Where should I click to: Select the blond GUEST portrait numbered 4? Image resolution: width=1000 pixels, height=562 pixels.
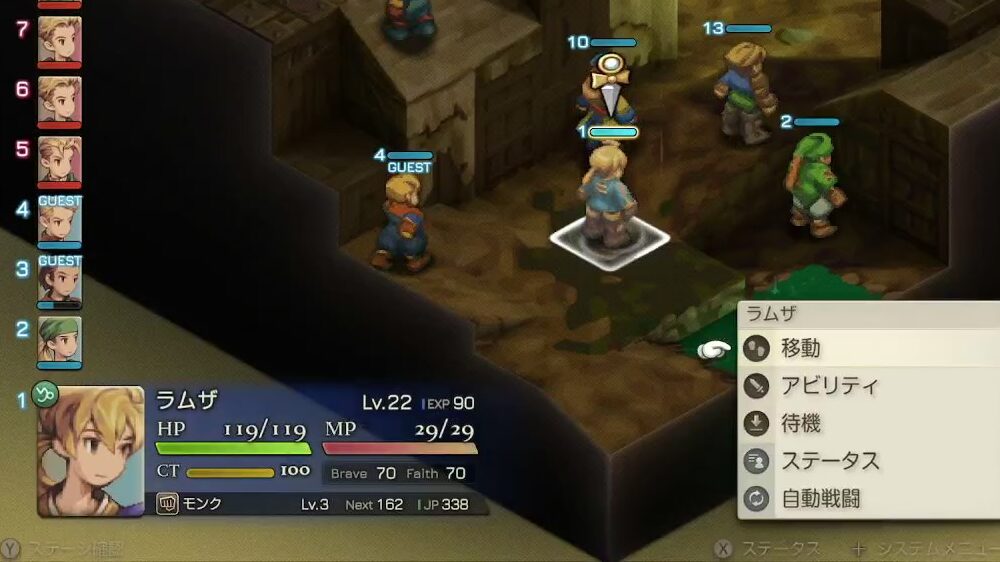60,221
